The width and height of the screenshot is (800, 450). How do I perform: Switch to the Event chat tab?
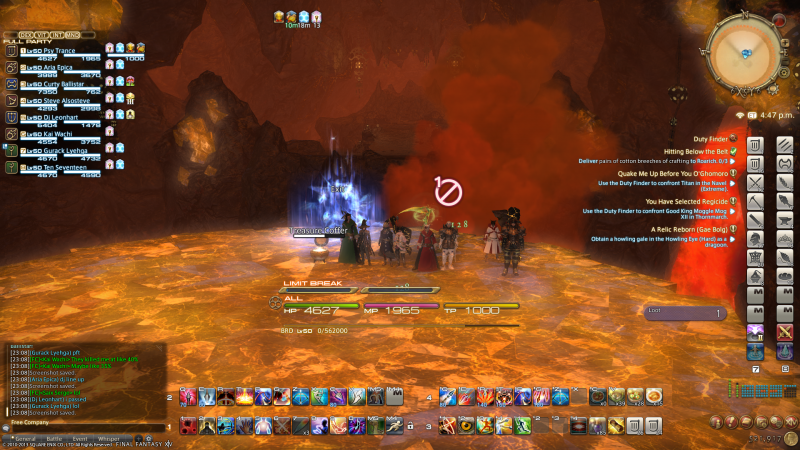tap(79, 438)
